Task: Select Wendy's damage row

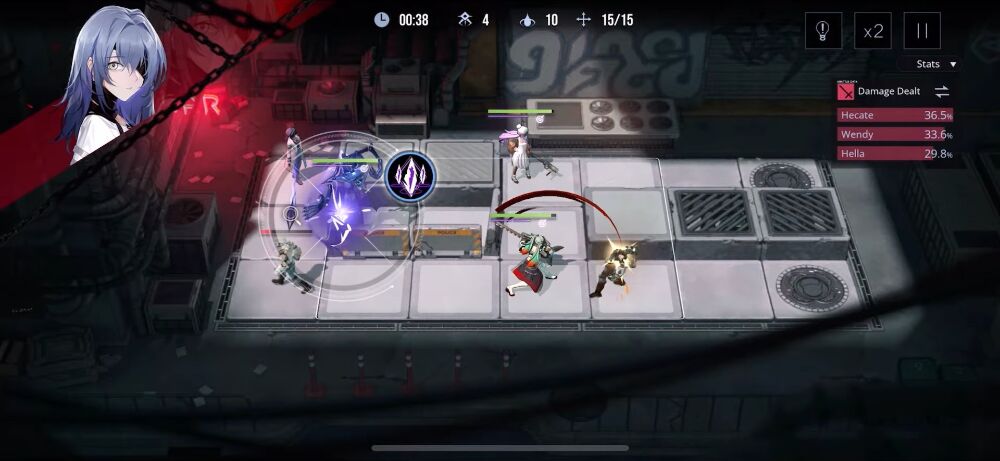Action: [x=895, y=135]
